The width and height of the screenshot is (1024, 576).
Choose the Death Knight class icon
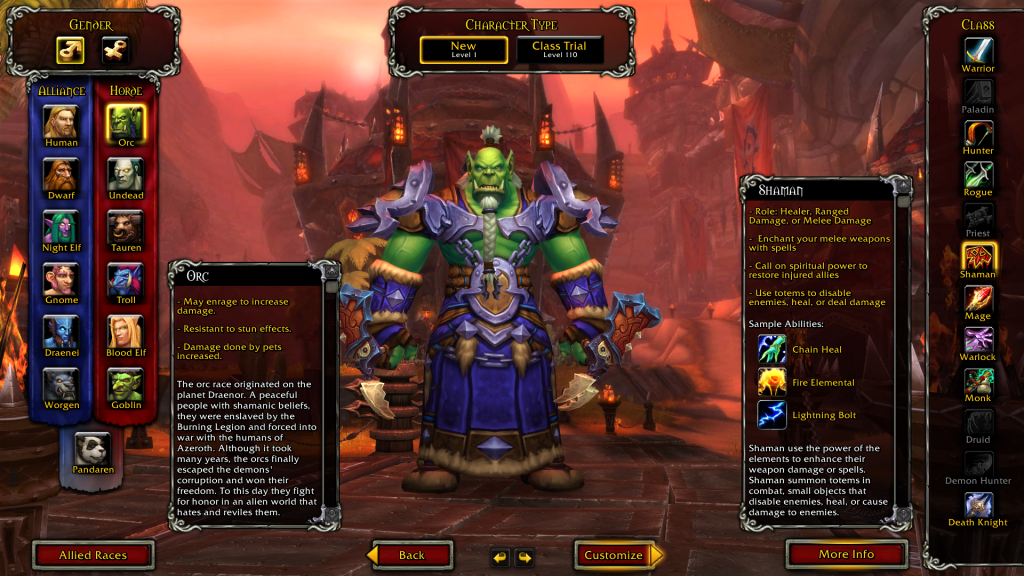tap(978, 503)
